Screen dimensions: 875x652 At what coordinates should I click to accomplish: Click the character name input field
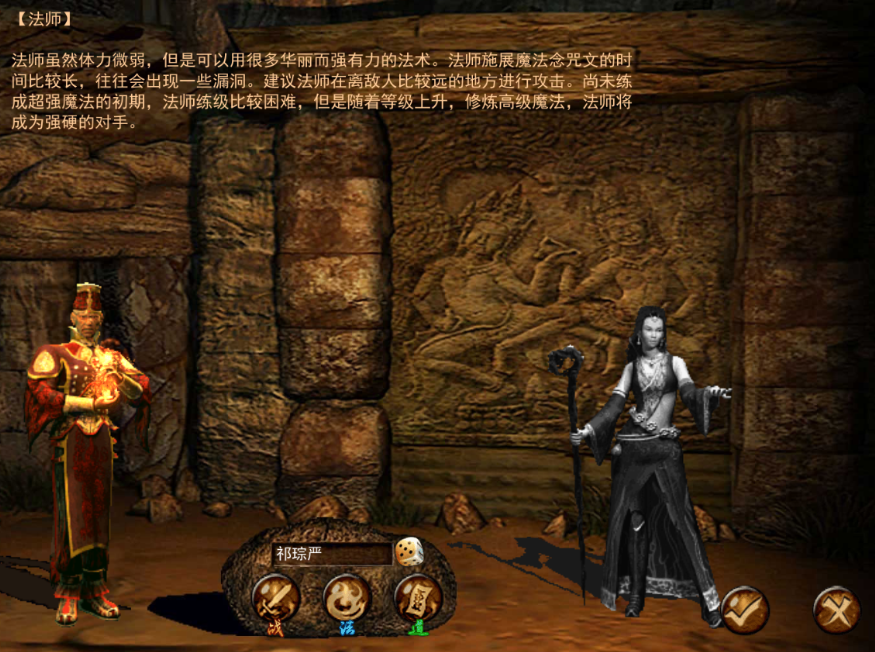click(330, 553)
